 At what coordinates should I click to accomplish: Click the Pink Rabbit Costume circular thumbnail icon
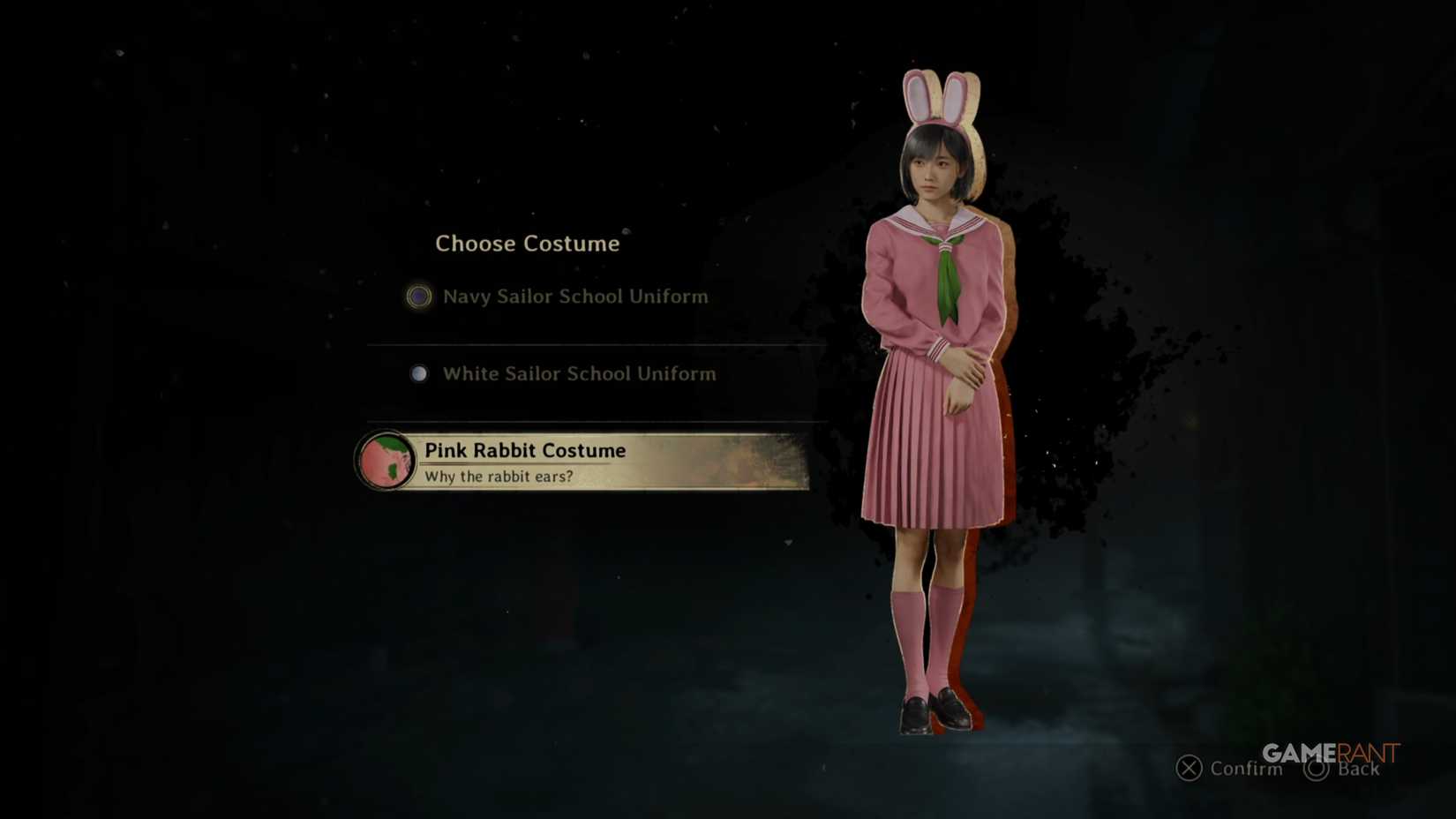tap(387, 462)
